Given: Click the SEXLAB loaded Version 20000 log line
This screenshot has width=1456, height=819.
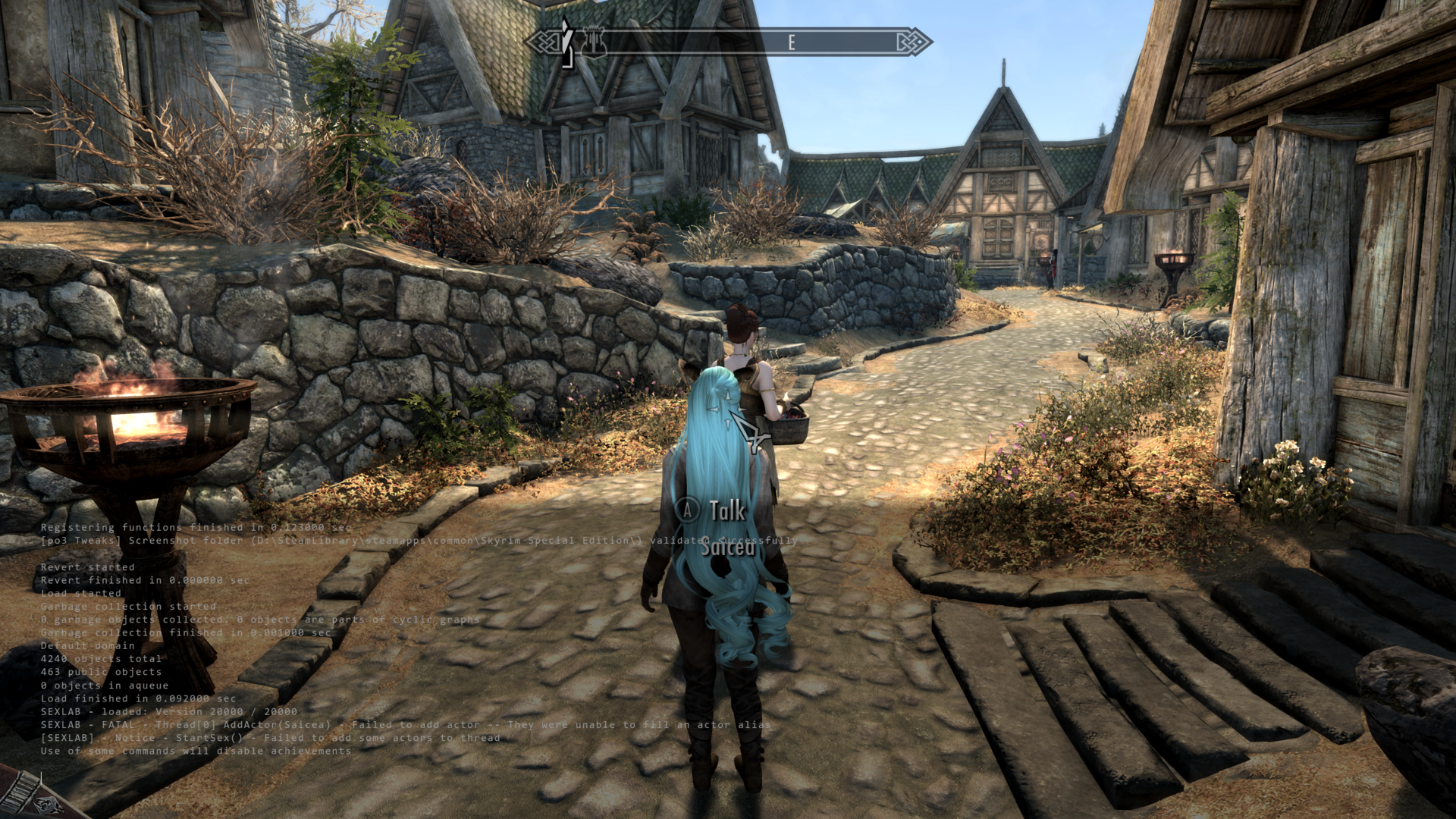Looking at the screenshot, I should click(x=168, y=711).
